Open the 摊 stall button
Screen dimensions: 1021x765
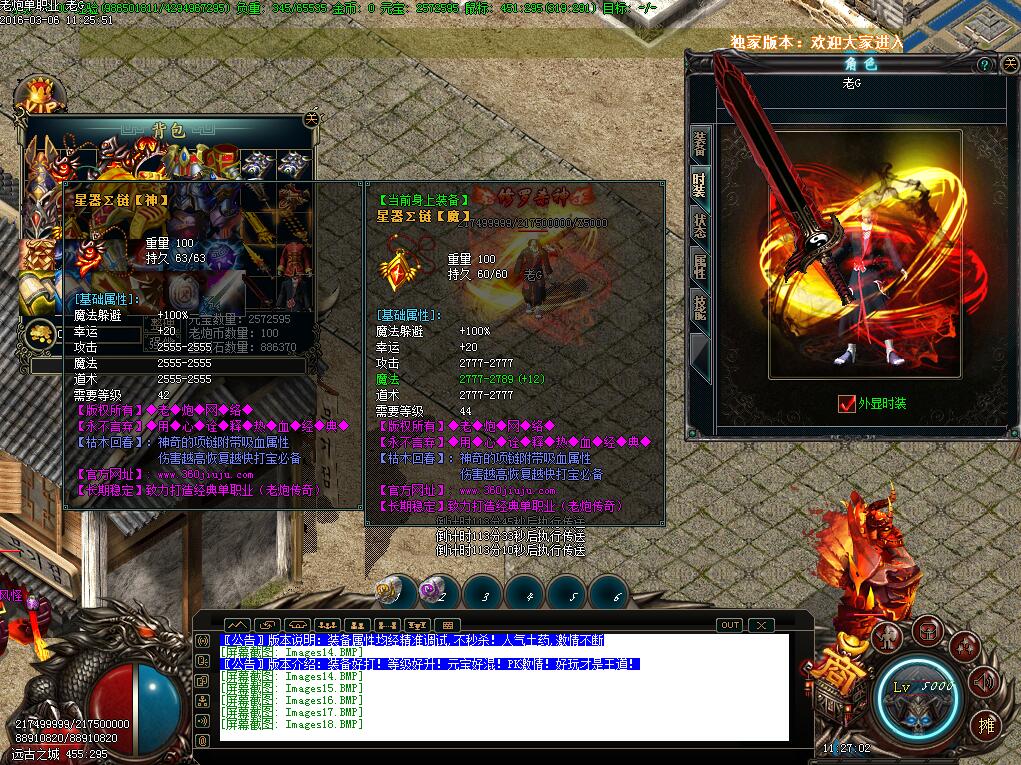click(985, 725)
